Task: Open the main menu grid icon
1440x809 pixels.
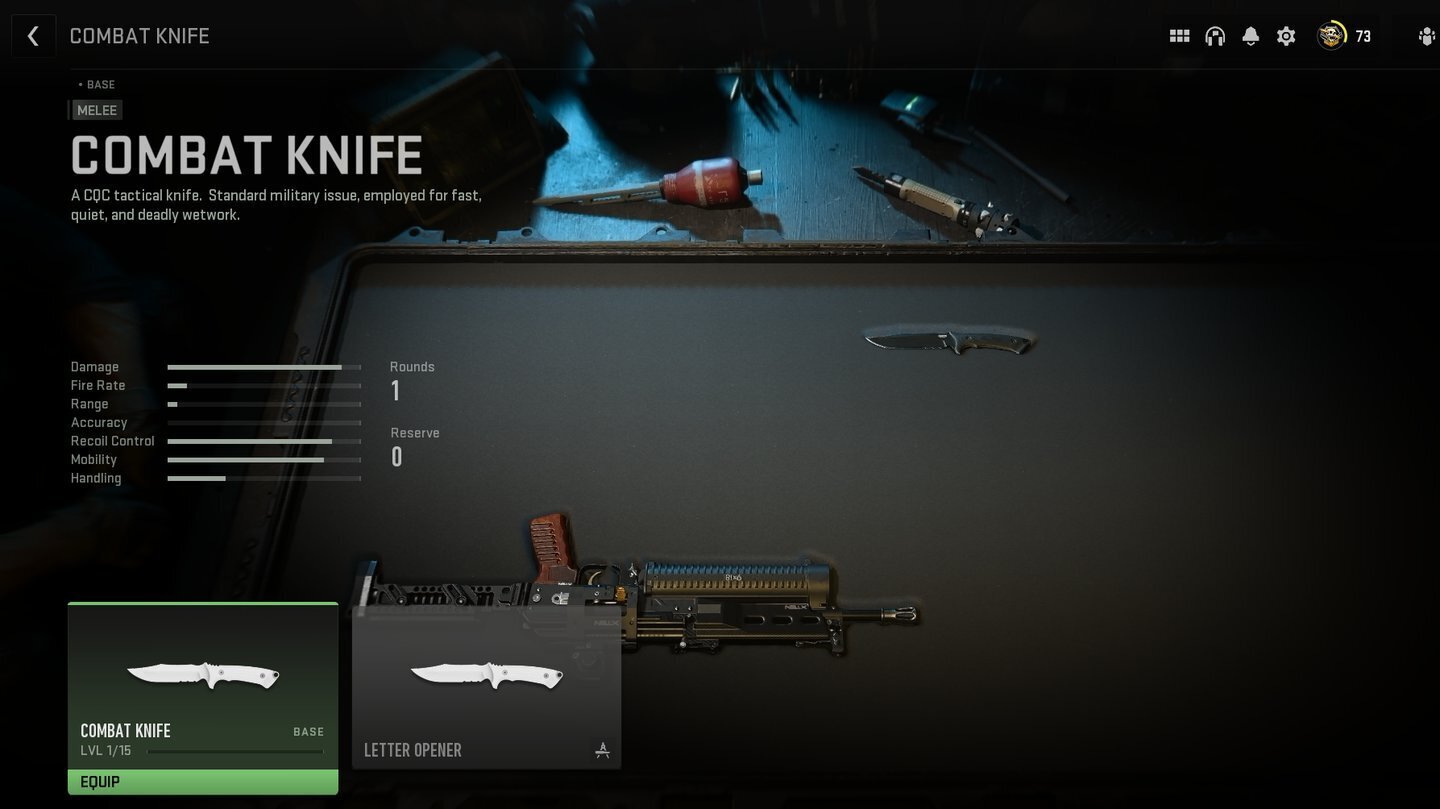Action: [1179, 35]
